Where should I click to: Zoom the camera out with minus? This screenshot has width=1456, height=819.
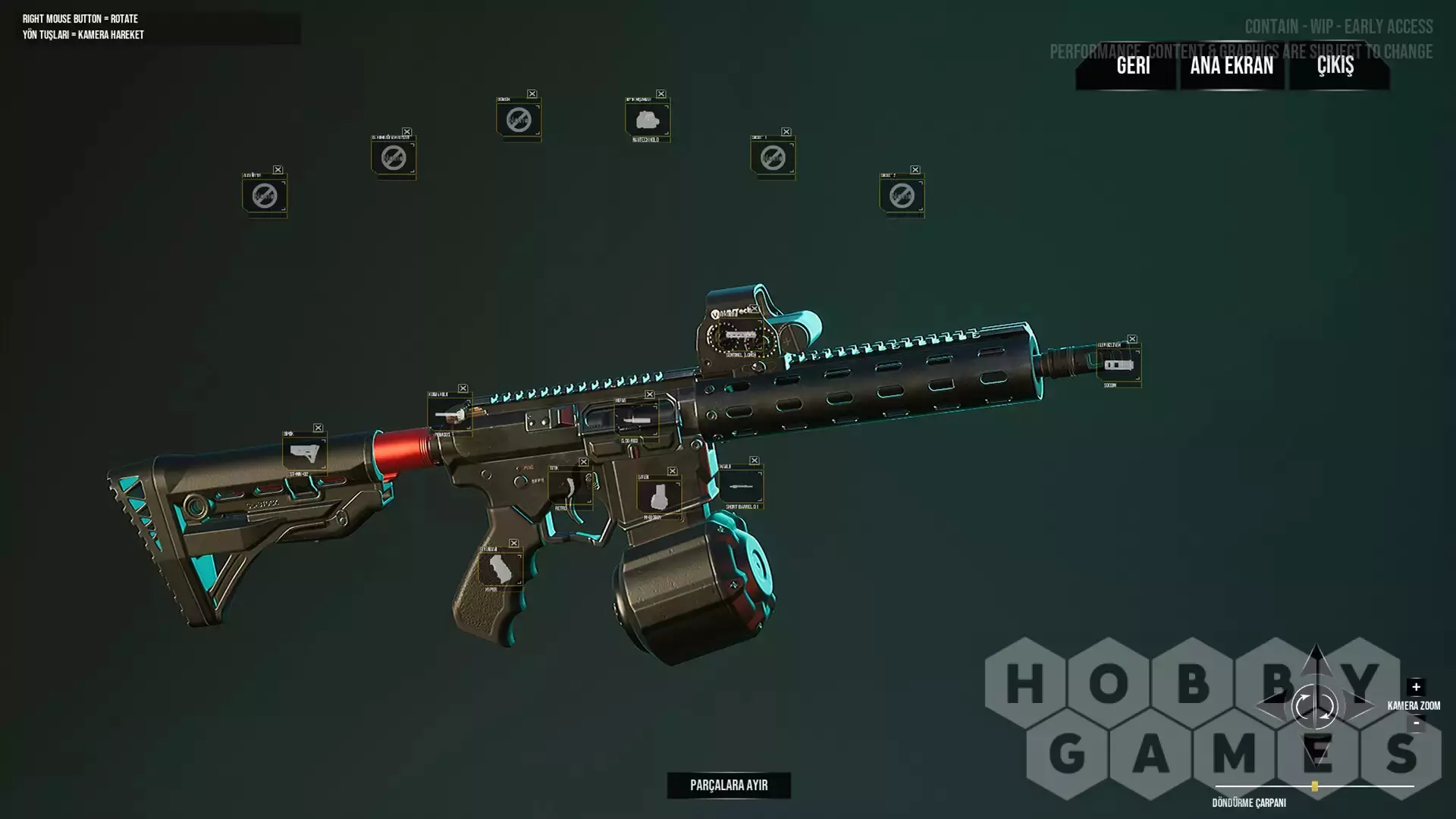(1416, 723)
